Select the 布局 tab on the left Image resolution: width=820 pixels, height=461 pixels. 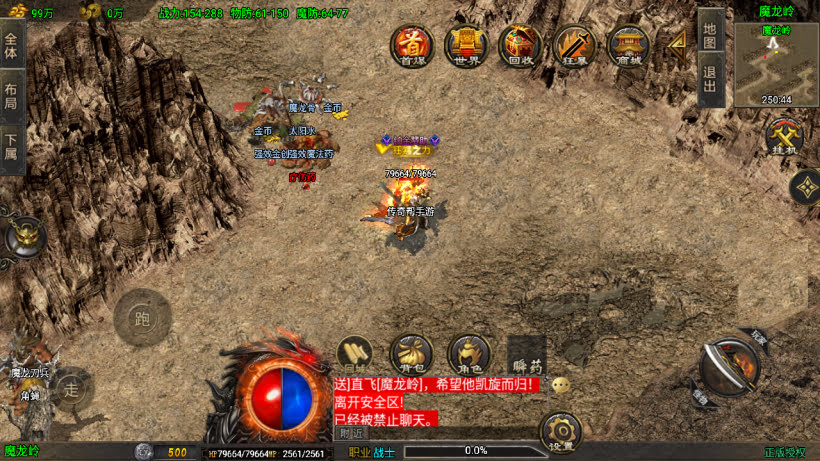[x=12, y=89]
